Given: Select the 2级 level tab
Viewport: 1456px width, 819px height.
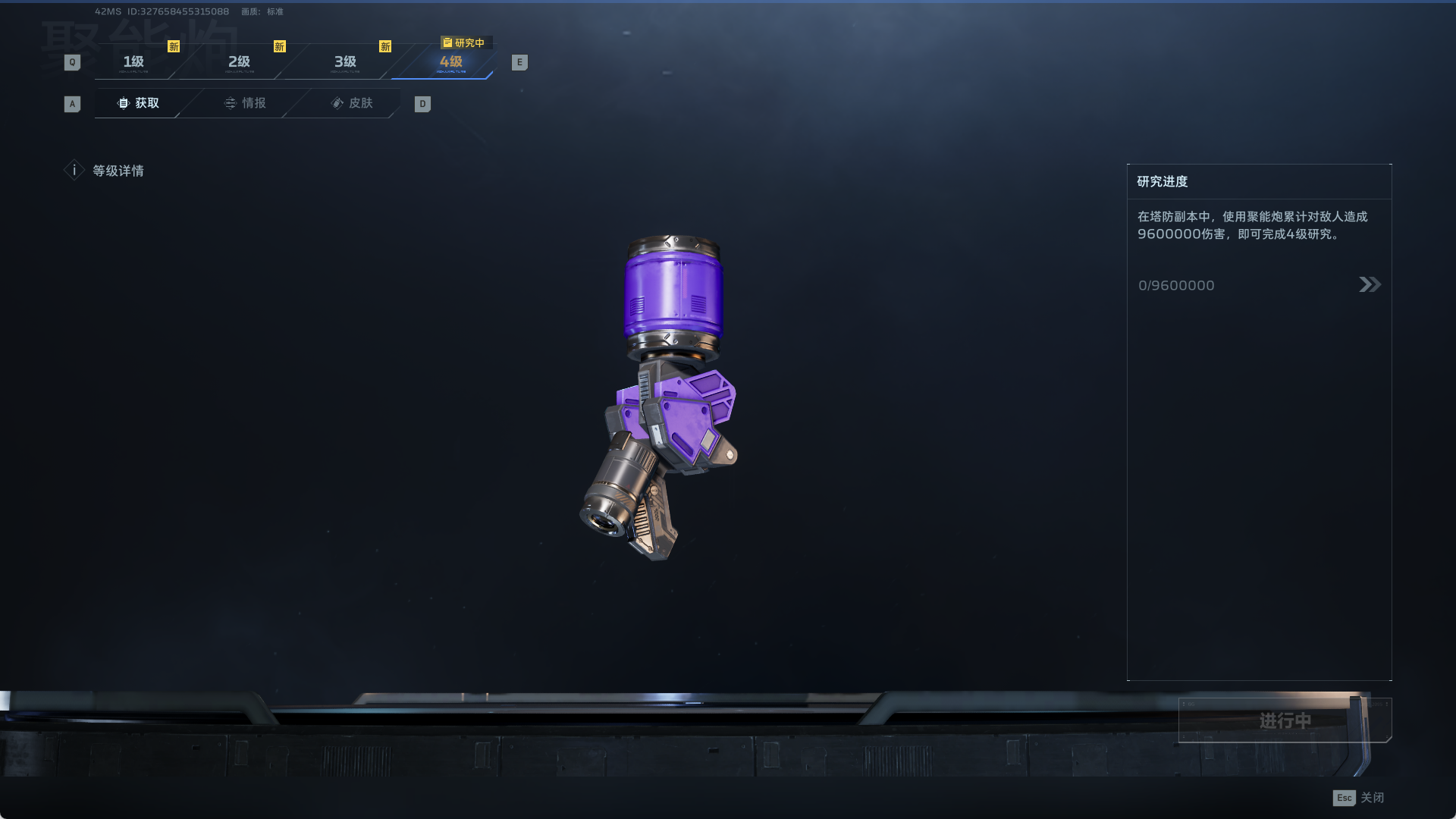Looking at the screenshot, I should coord(240,62).
